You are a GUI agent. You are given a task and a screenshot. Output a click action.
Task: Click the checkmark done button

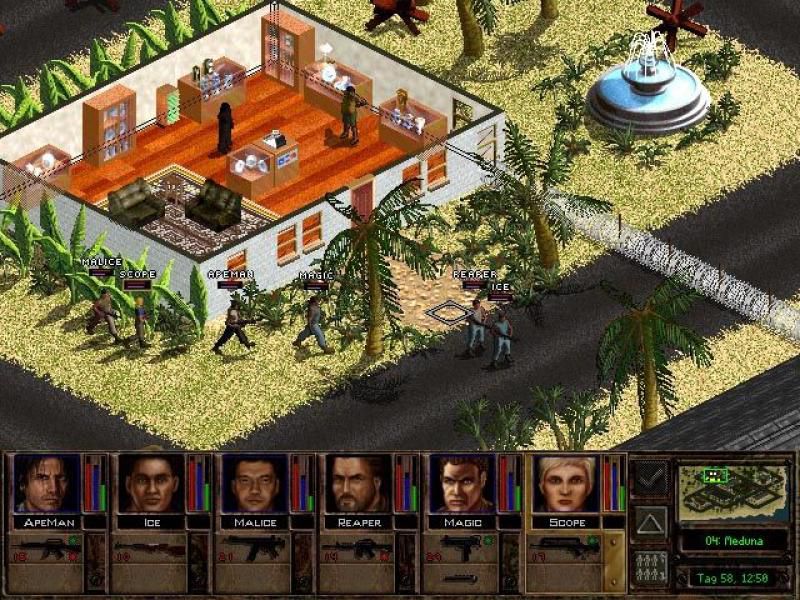coord(650,476)
